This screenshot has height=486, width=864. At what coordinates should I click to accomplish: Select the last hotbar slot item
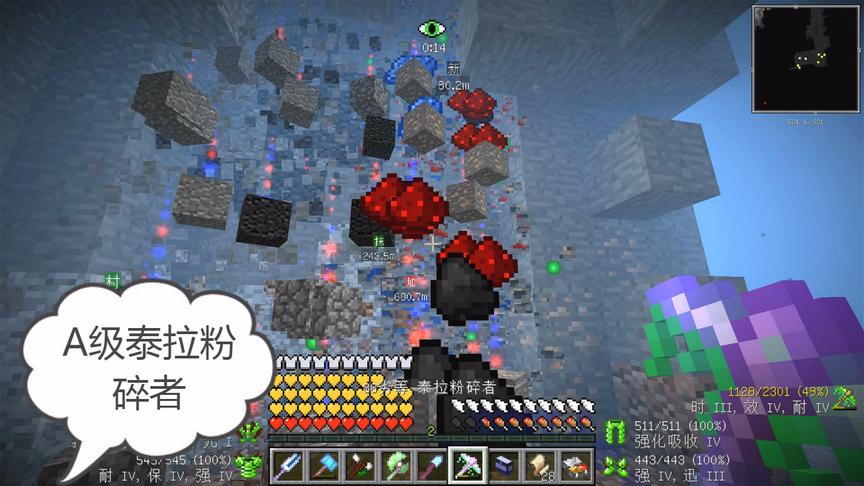[x=575, y=465]
